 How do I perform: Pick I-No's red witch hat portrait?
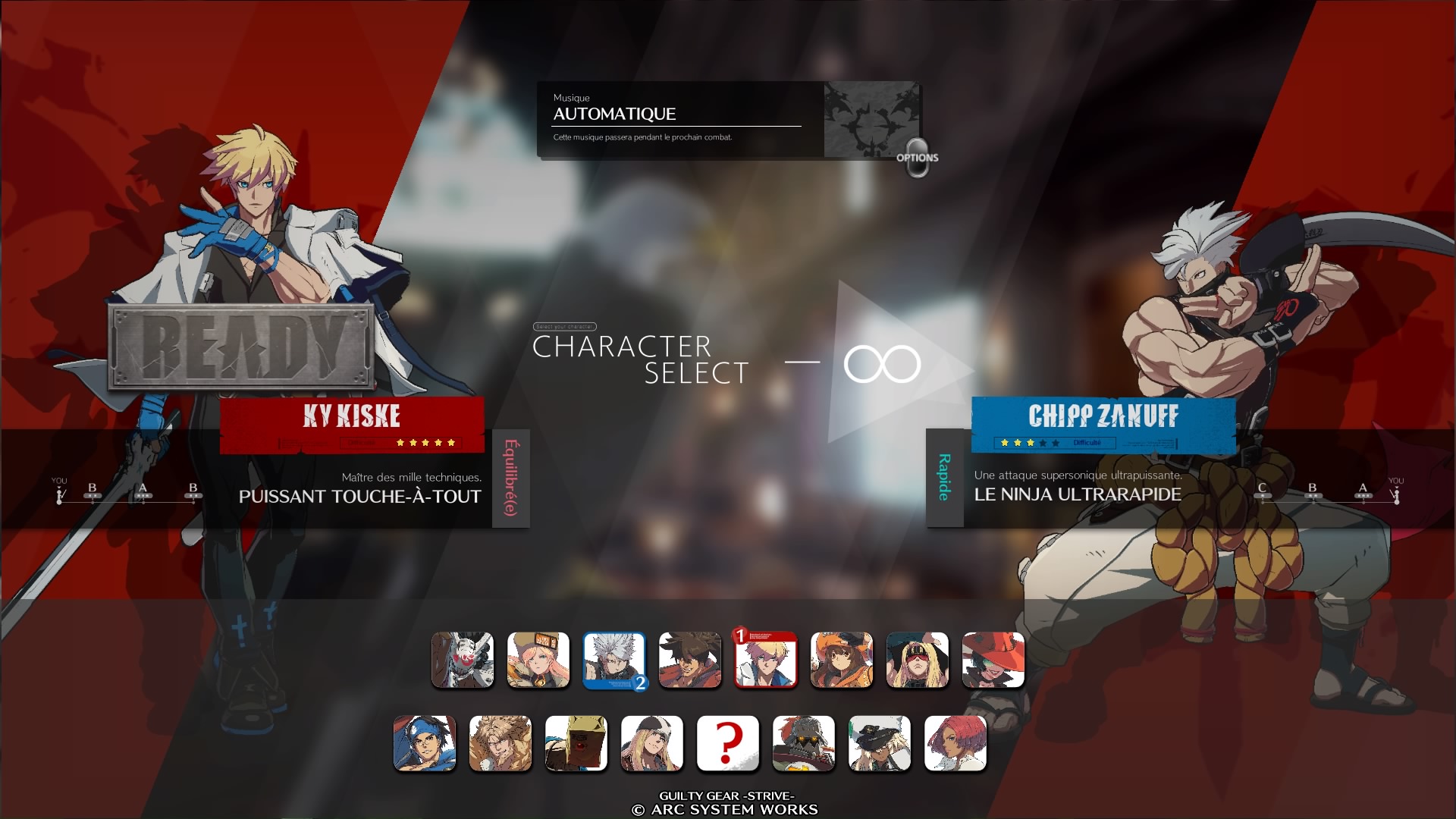click(993, 661)
